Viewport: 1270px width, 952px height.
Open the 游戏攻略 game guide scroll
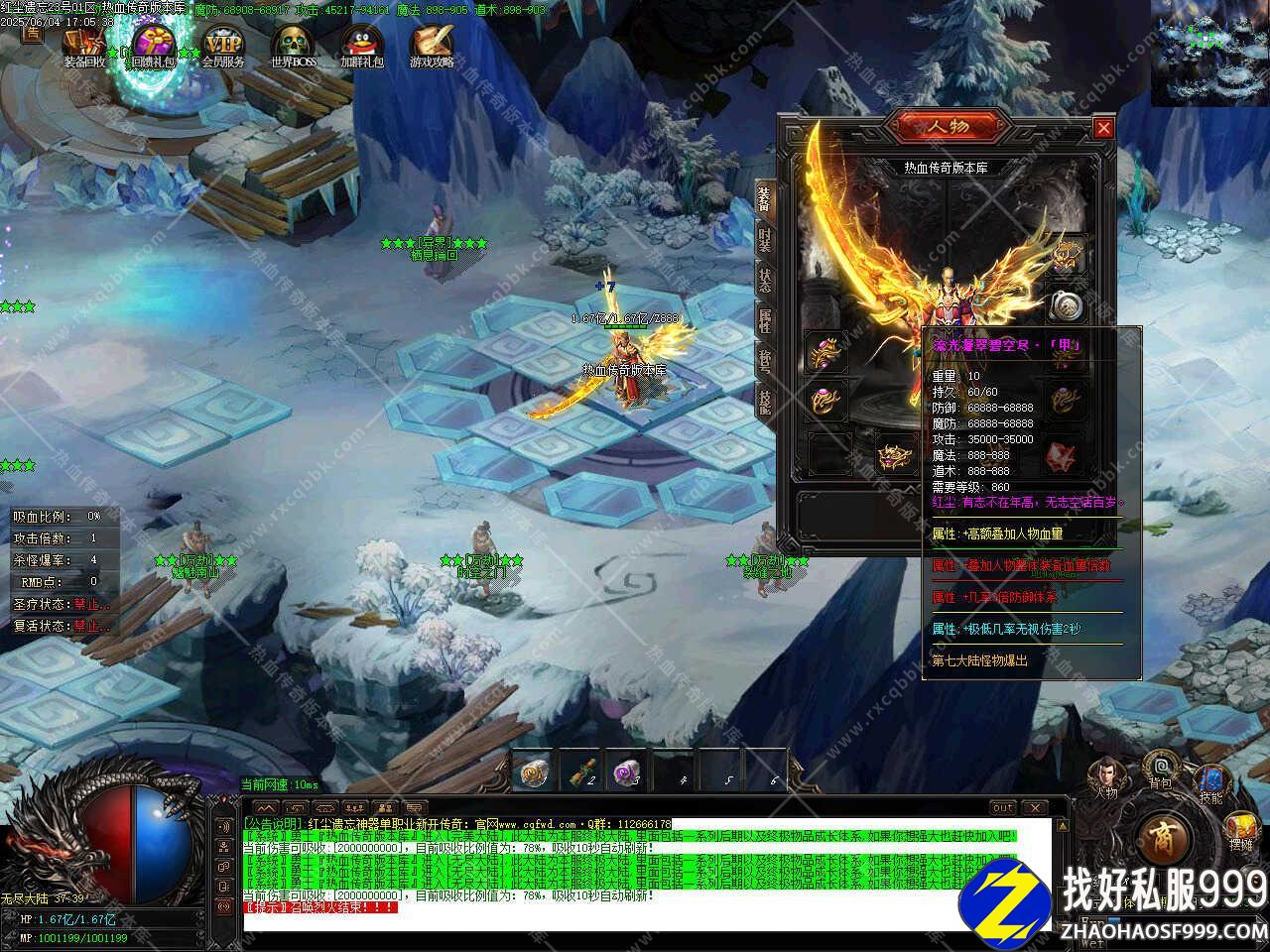click(432, 44)
